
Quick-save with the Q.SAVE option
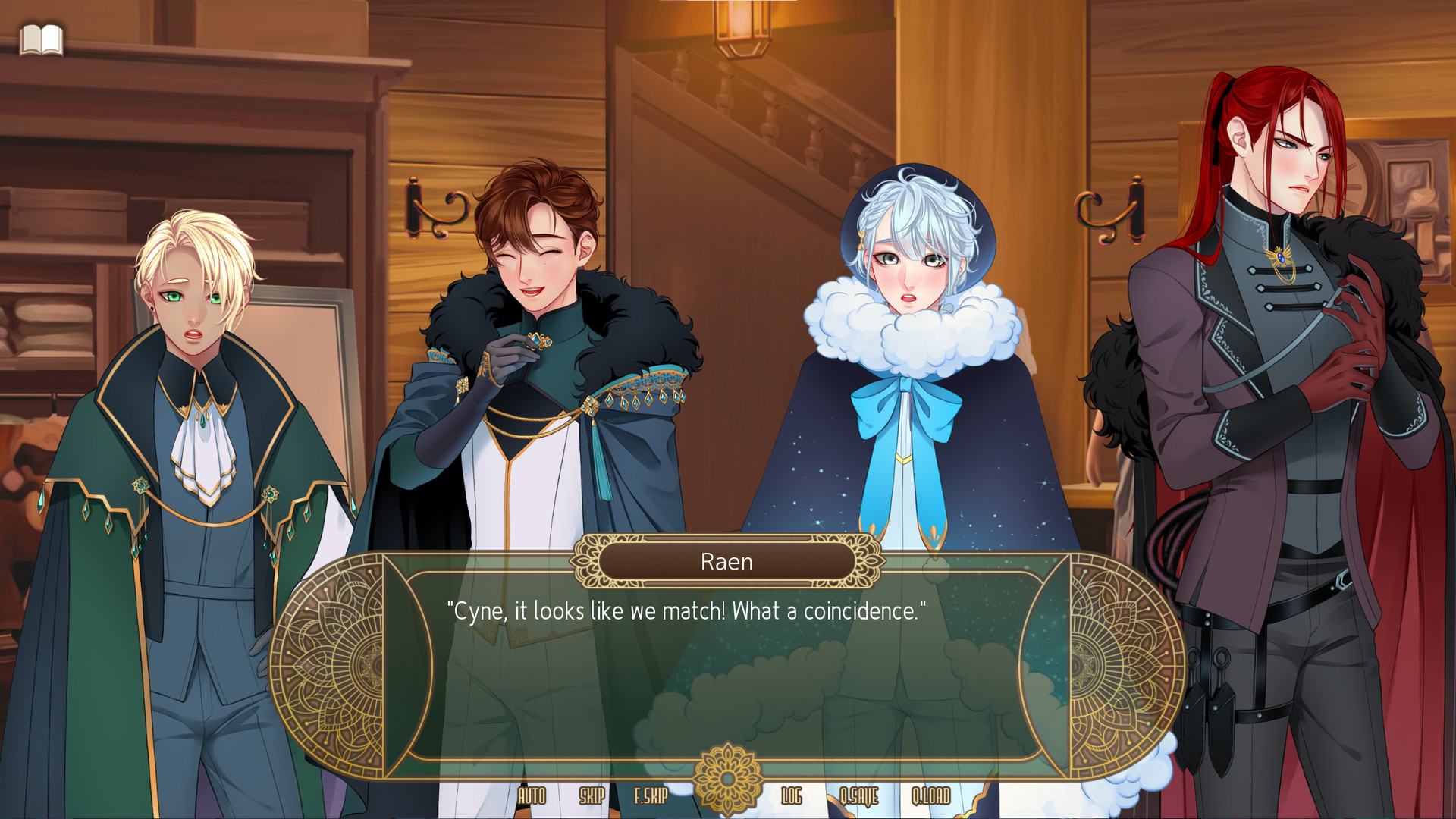[x=858, y=797]
